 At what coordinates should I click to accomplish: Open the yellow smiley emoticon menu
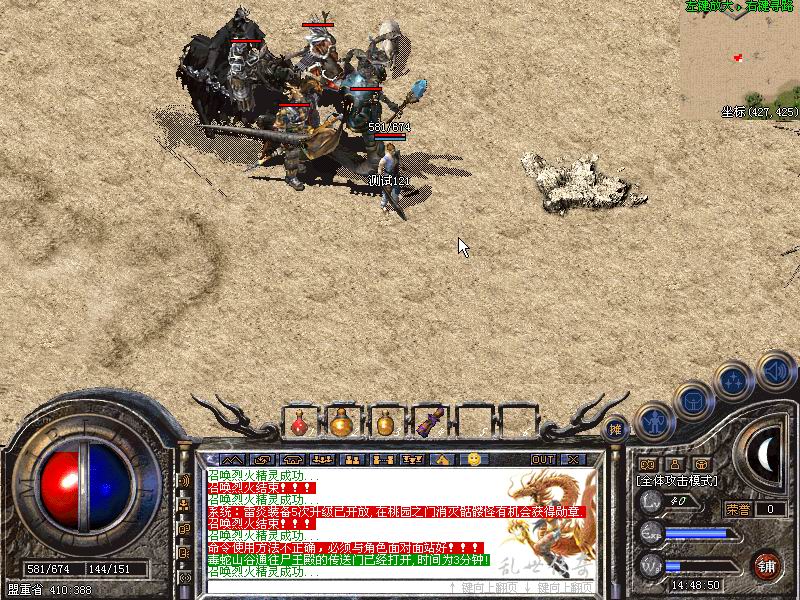(x=474, y=459)
